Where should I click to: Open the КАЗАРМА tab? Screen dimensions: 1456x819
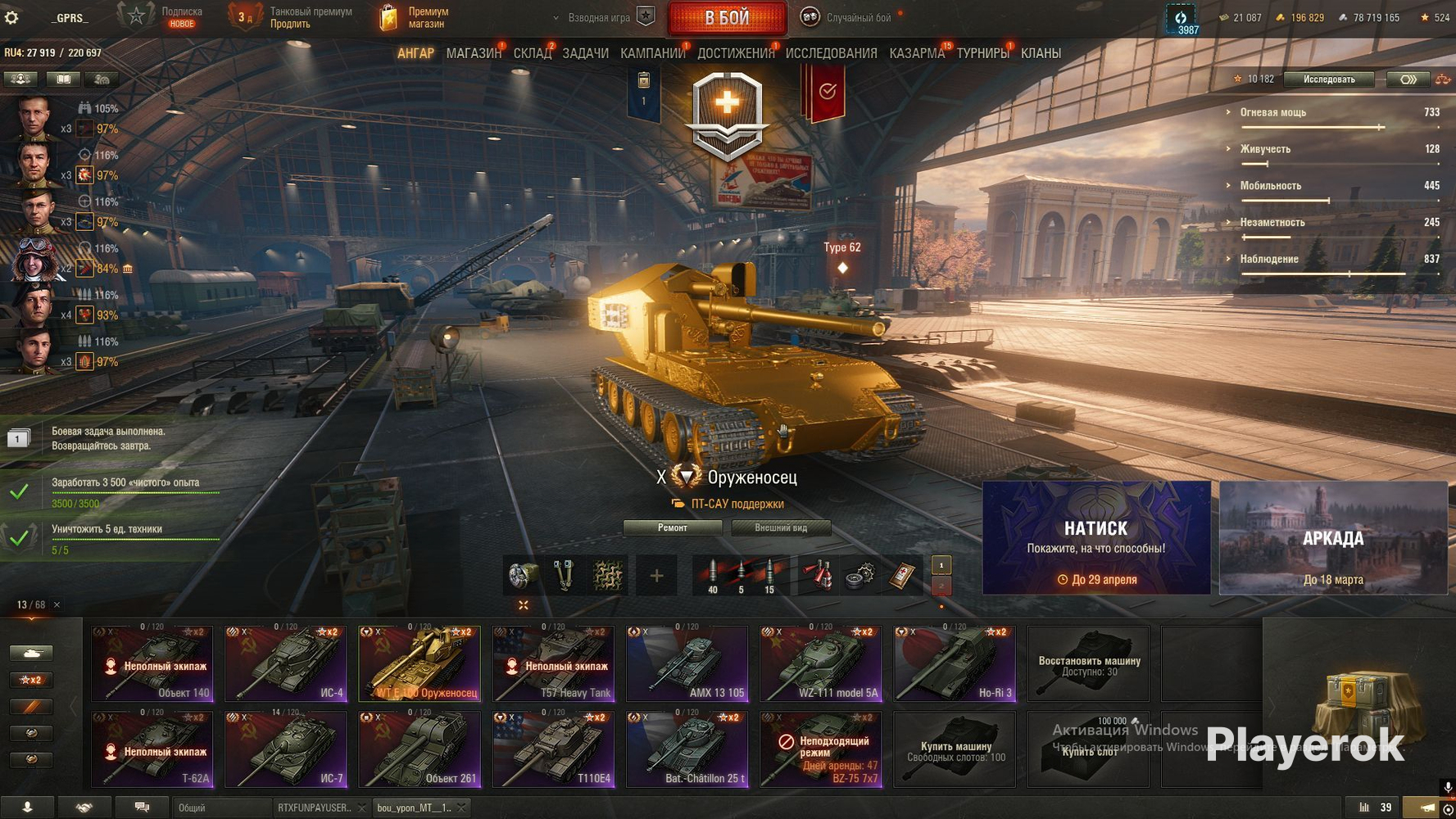(916, 53)
